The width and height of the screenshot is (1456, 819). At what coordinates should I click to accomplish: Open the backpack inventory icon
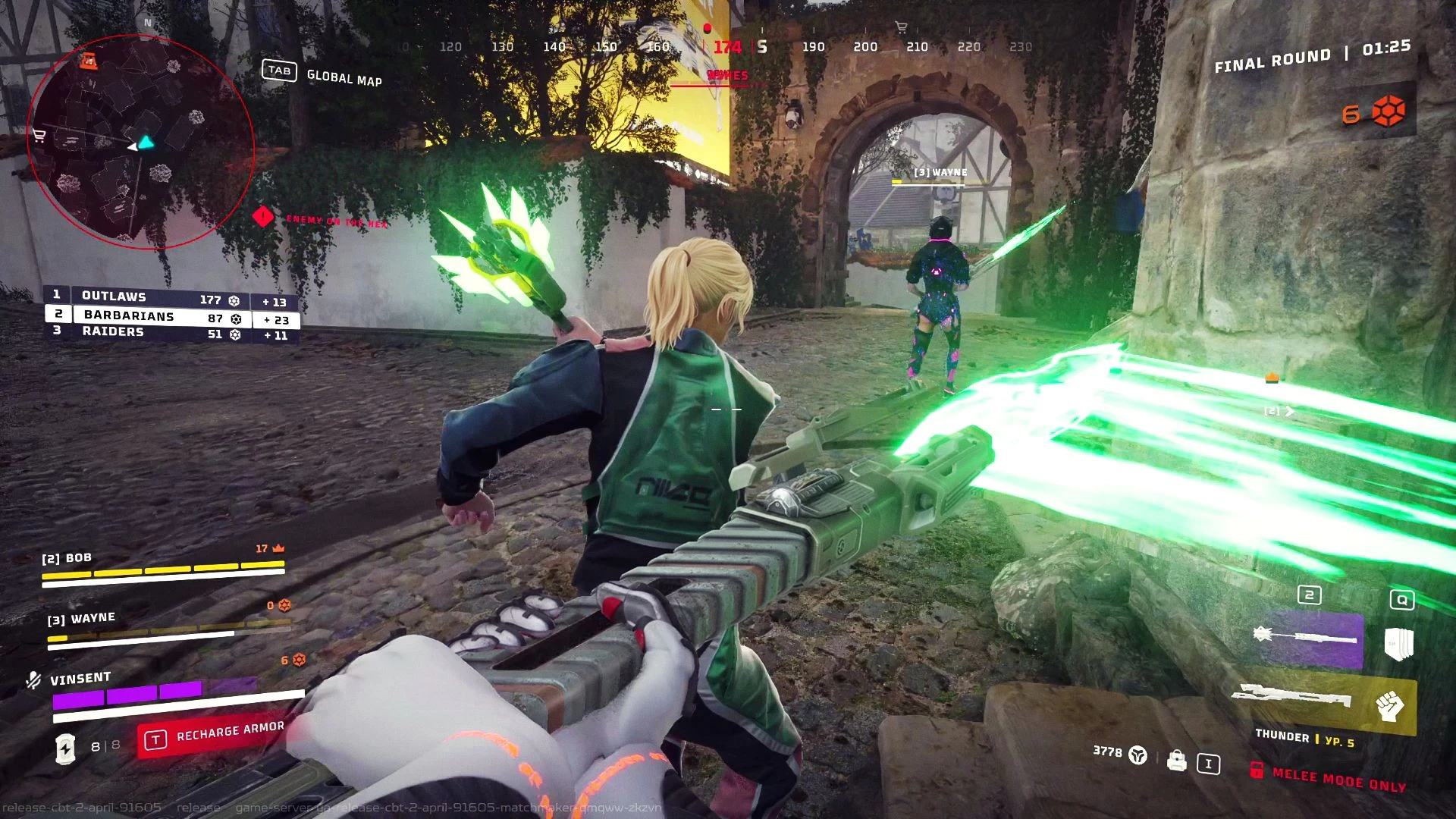click(x=1176, y=760)
